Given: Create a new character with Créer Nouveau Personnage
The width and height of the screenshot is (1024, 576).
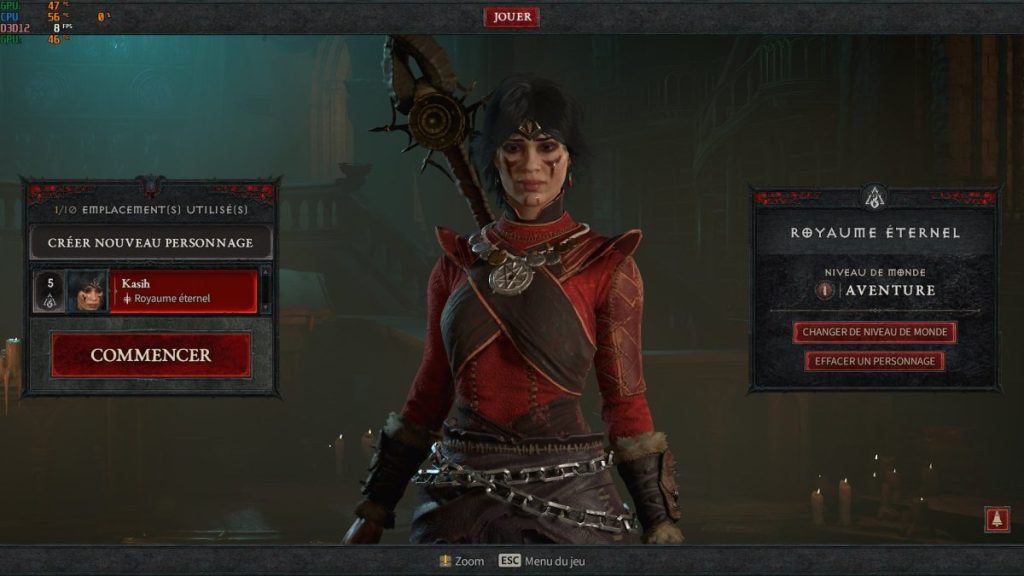Looking at the screenshot, I should 150,243.
